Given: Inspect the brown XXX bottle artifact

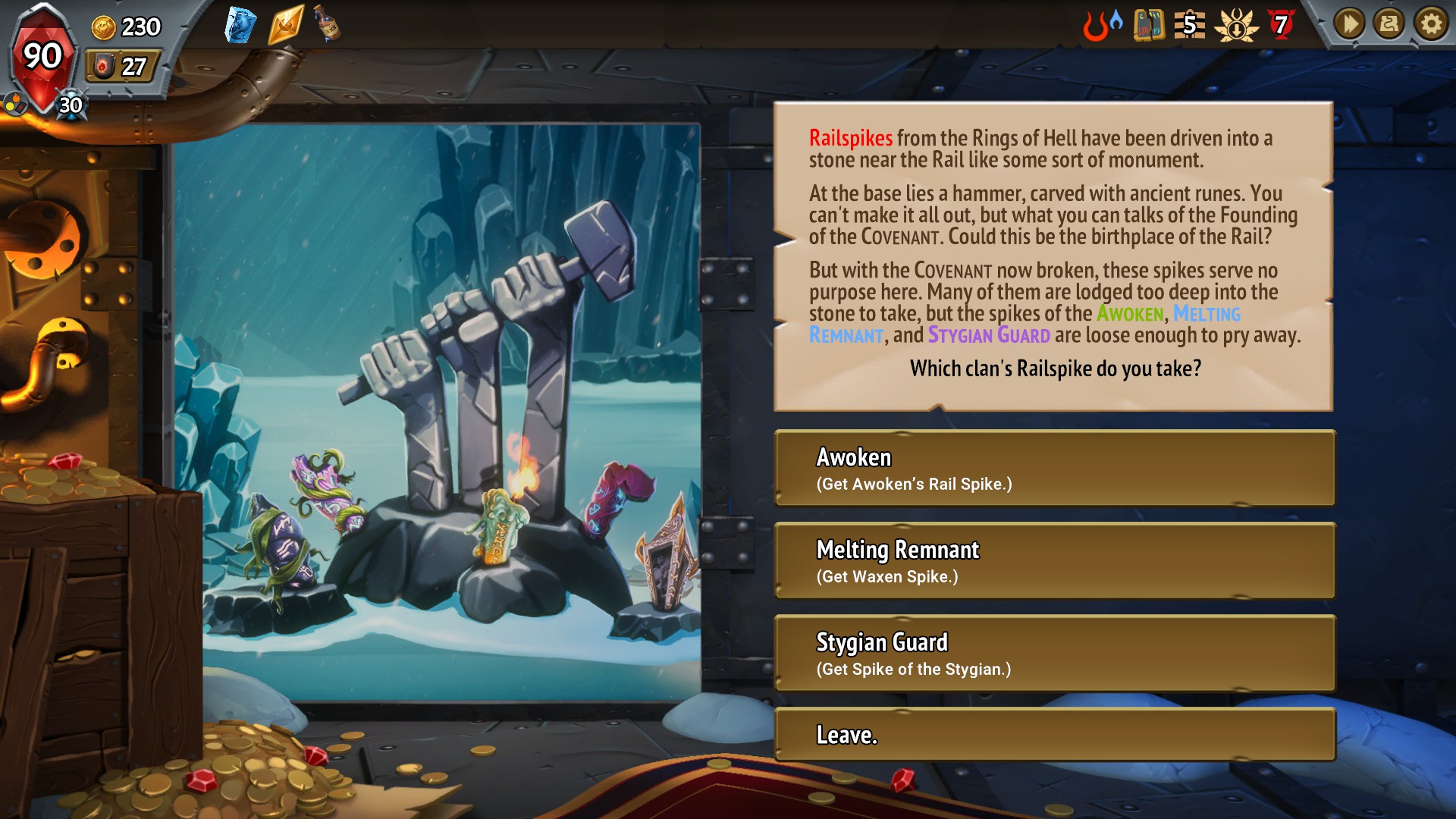Looking at the screenshot, I should [x=328, y=24].
